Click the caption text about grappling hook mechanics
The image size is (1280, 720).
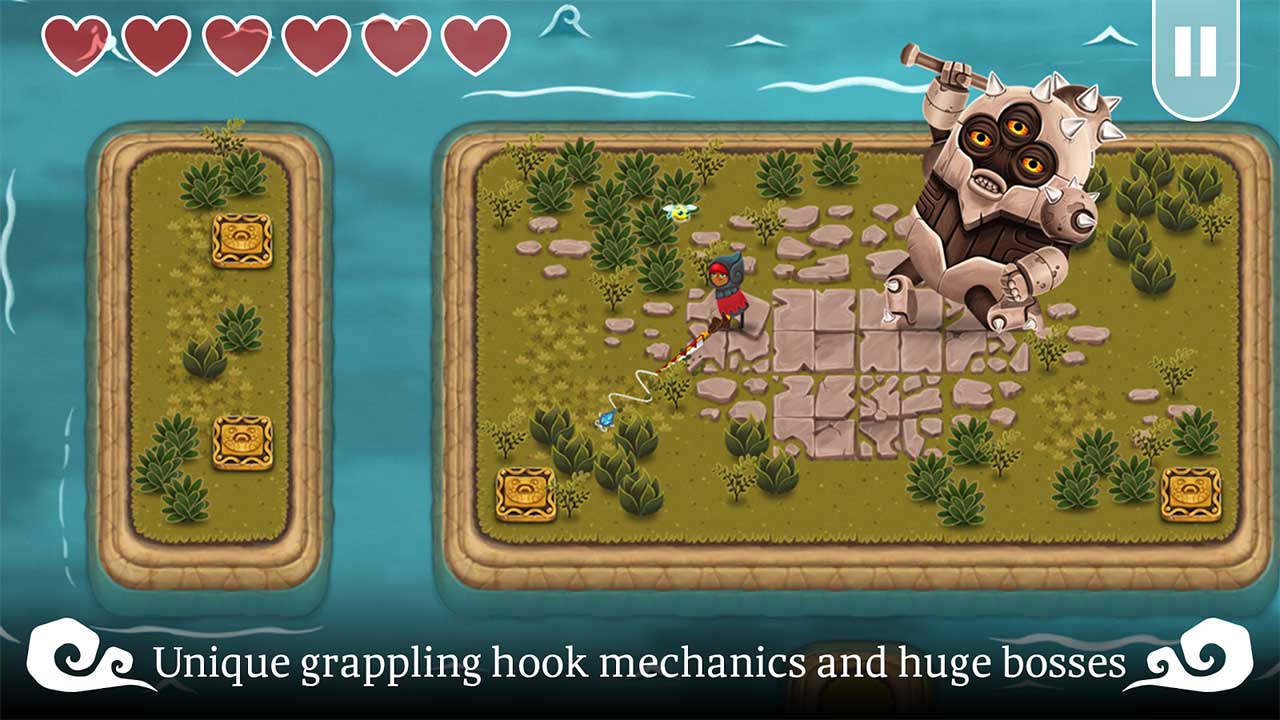pyautogui.click(x=640, y=663)
